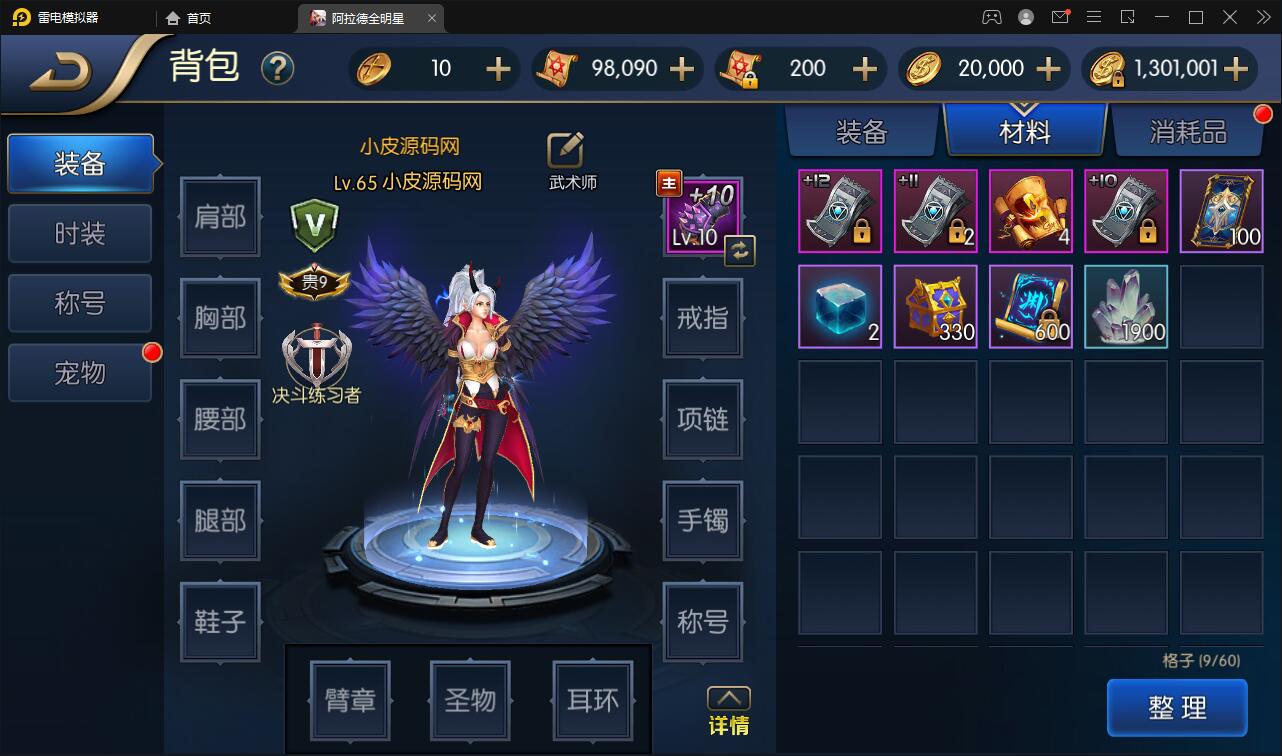Switch to the 消耗品 tab

point(1190,131)
